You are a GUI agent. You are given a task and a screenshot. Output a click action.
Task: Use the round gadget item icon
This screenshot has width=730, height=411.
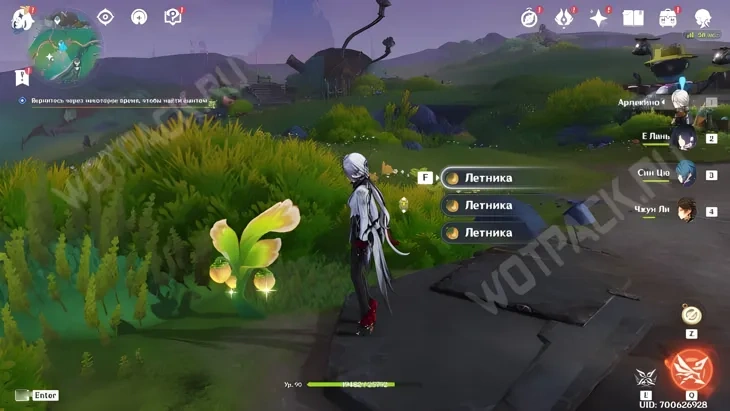click(691, 315)
